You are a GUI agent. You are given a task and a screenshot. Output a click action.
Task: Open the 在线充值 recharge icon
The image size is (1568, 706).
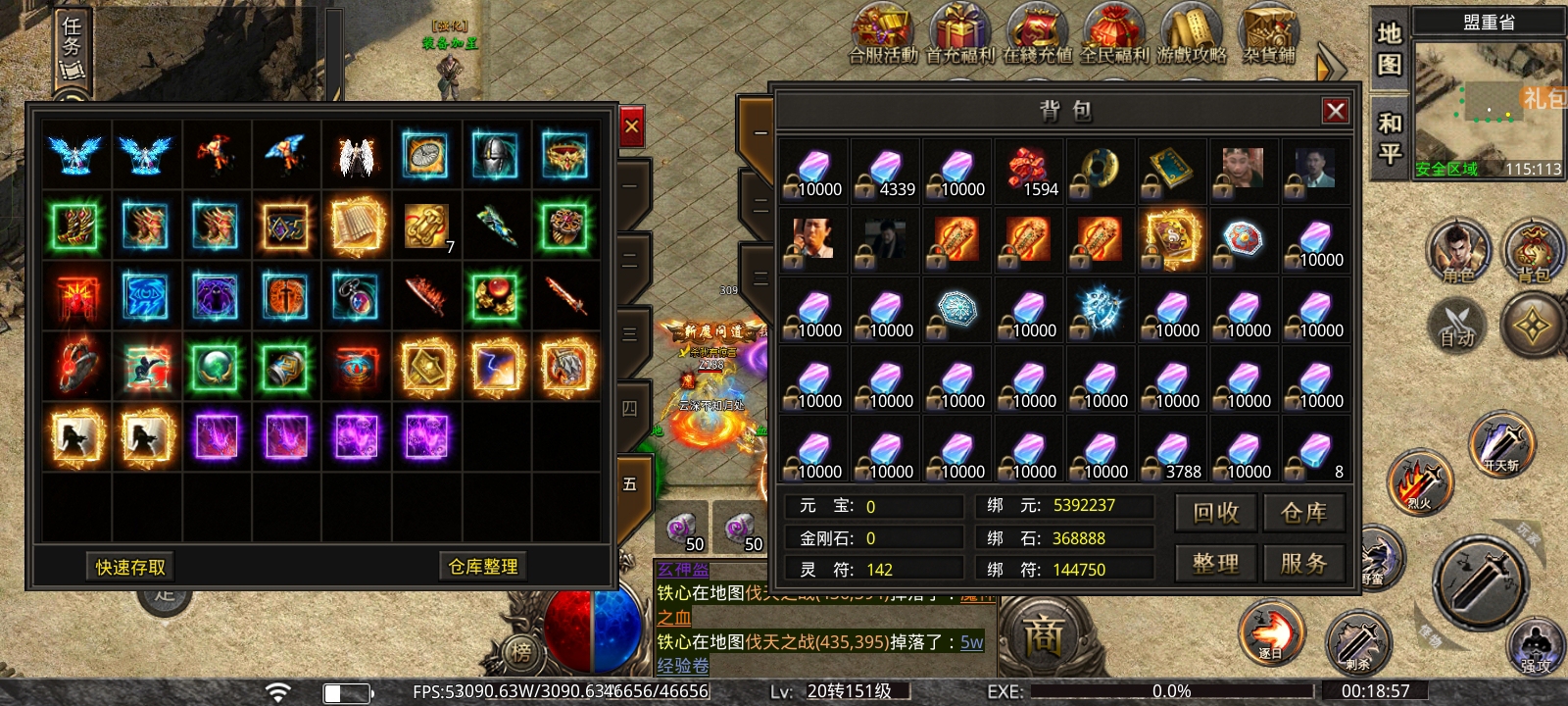pos(1037,36)
